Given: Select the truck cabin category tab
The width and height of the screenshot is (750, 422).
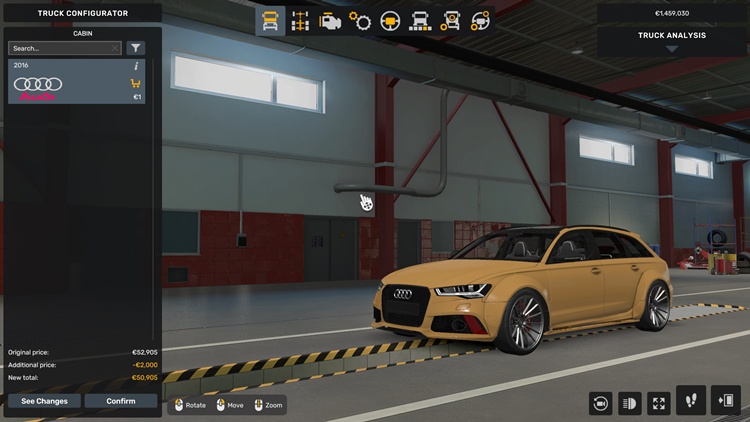Looking at the screenshot, I should coord(270,20).
